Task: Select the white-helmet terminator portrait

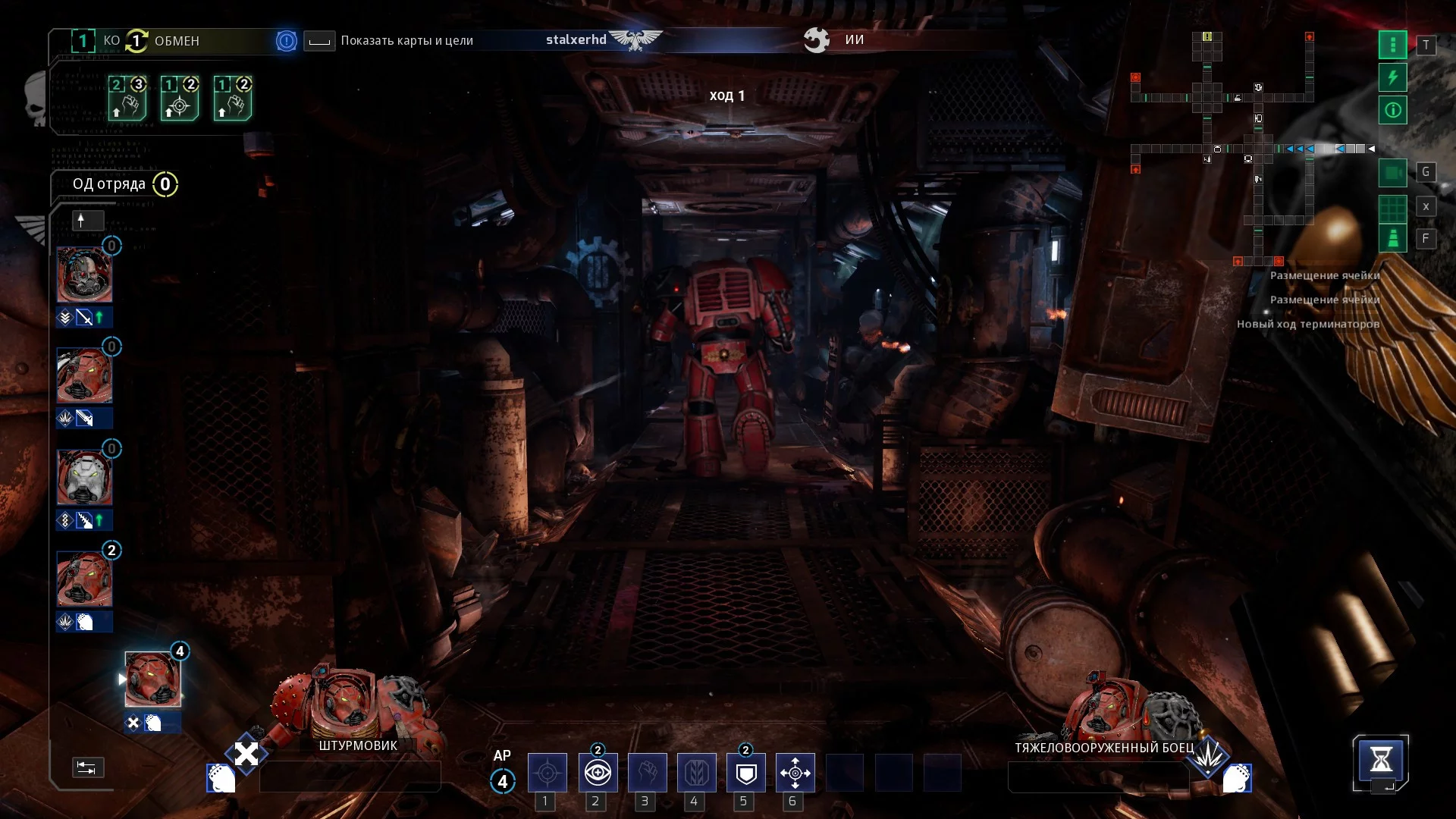Action: [x=84, y=478]
